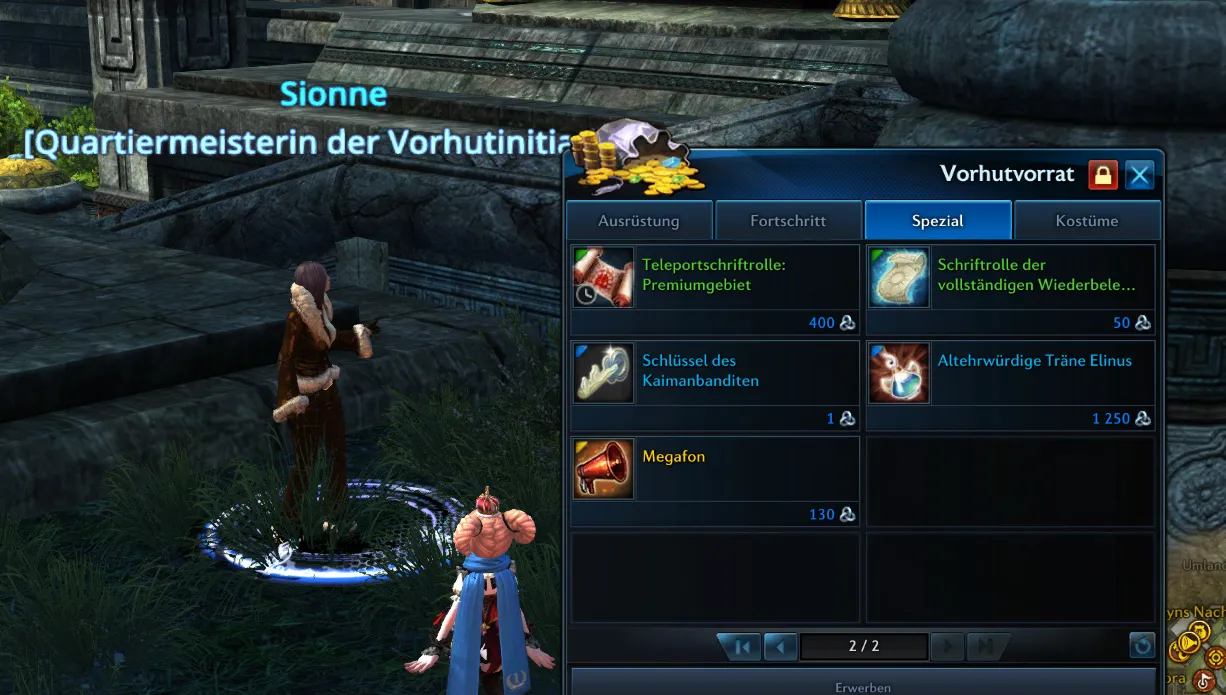1226x695 pixels.
Task: Click the Erwerben purchase button
Action: 863,687
